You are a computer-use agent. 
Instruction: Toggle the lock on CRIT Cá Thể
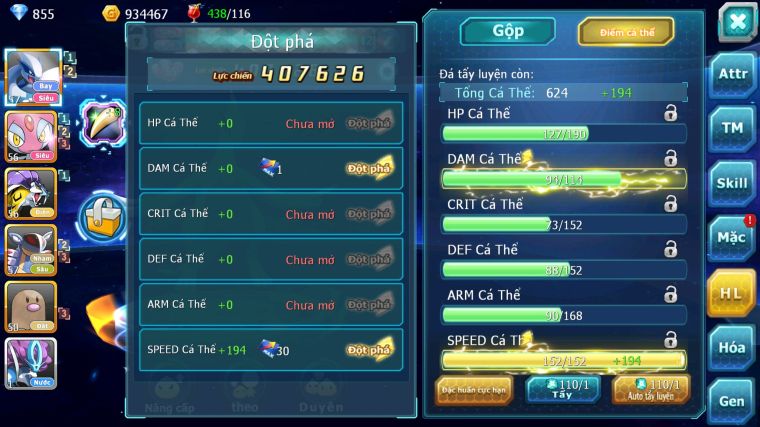click(670, 204)
